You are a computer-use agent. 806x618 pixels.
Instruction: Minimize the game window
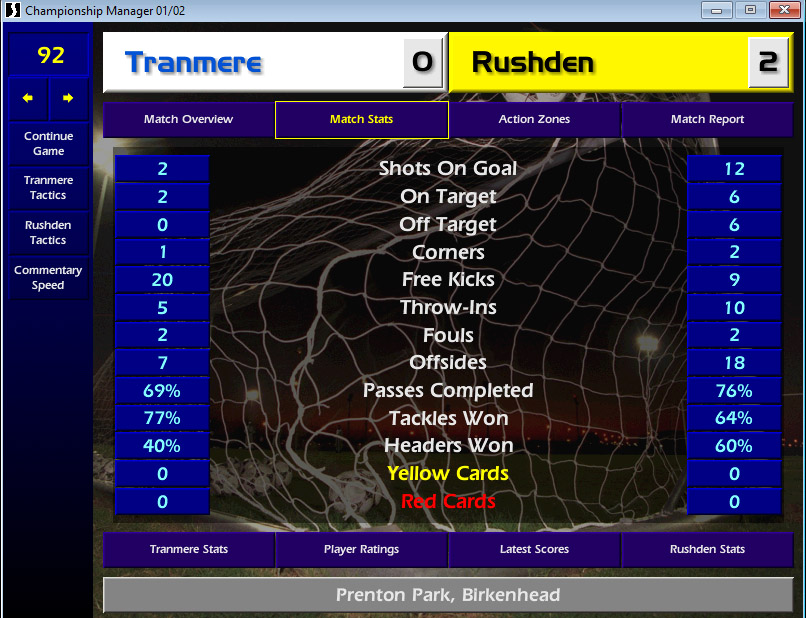tap(715, 10)
